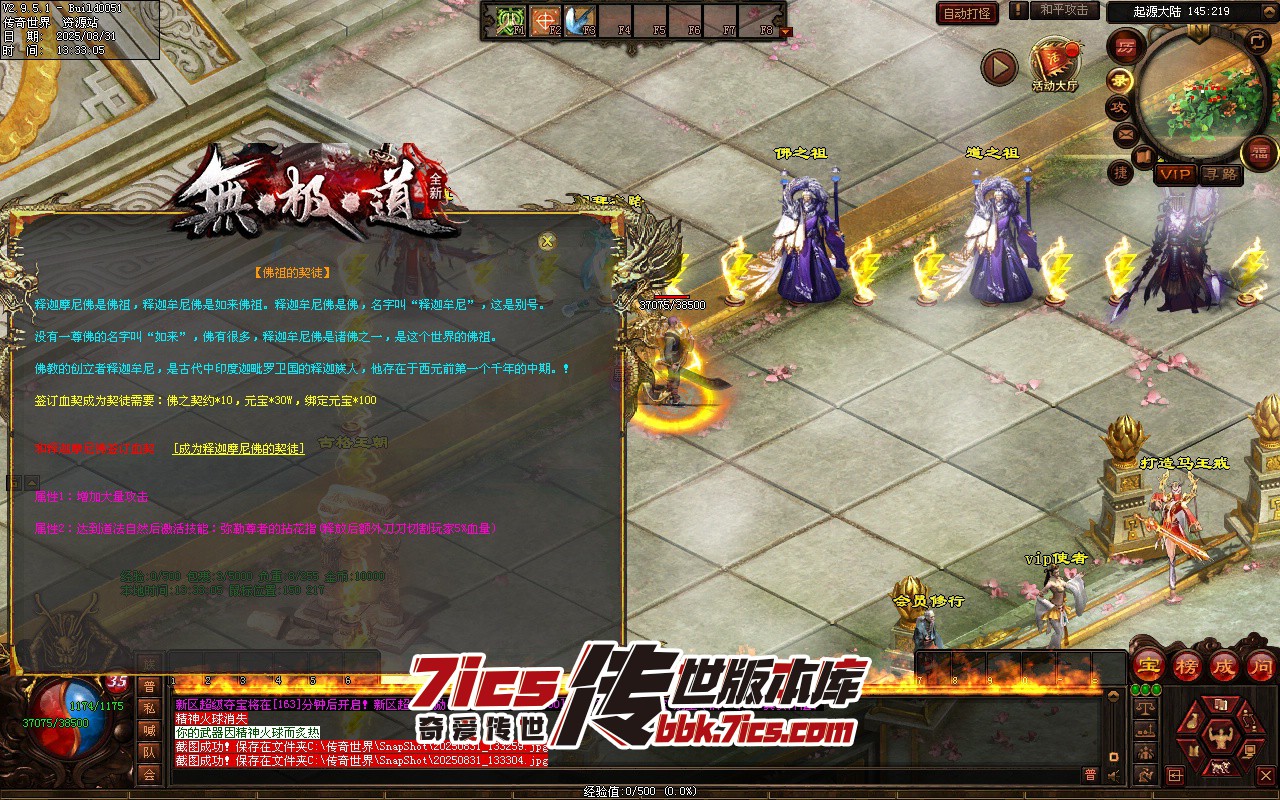
Task: Switch chat to the 队 team channel
Action: pyautogui.click(x=149, y=752)
